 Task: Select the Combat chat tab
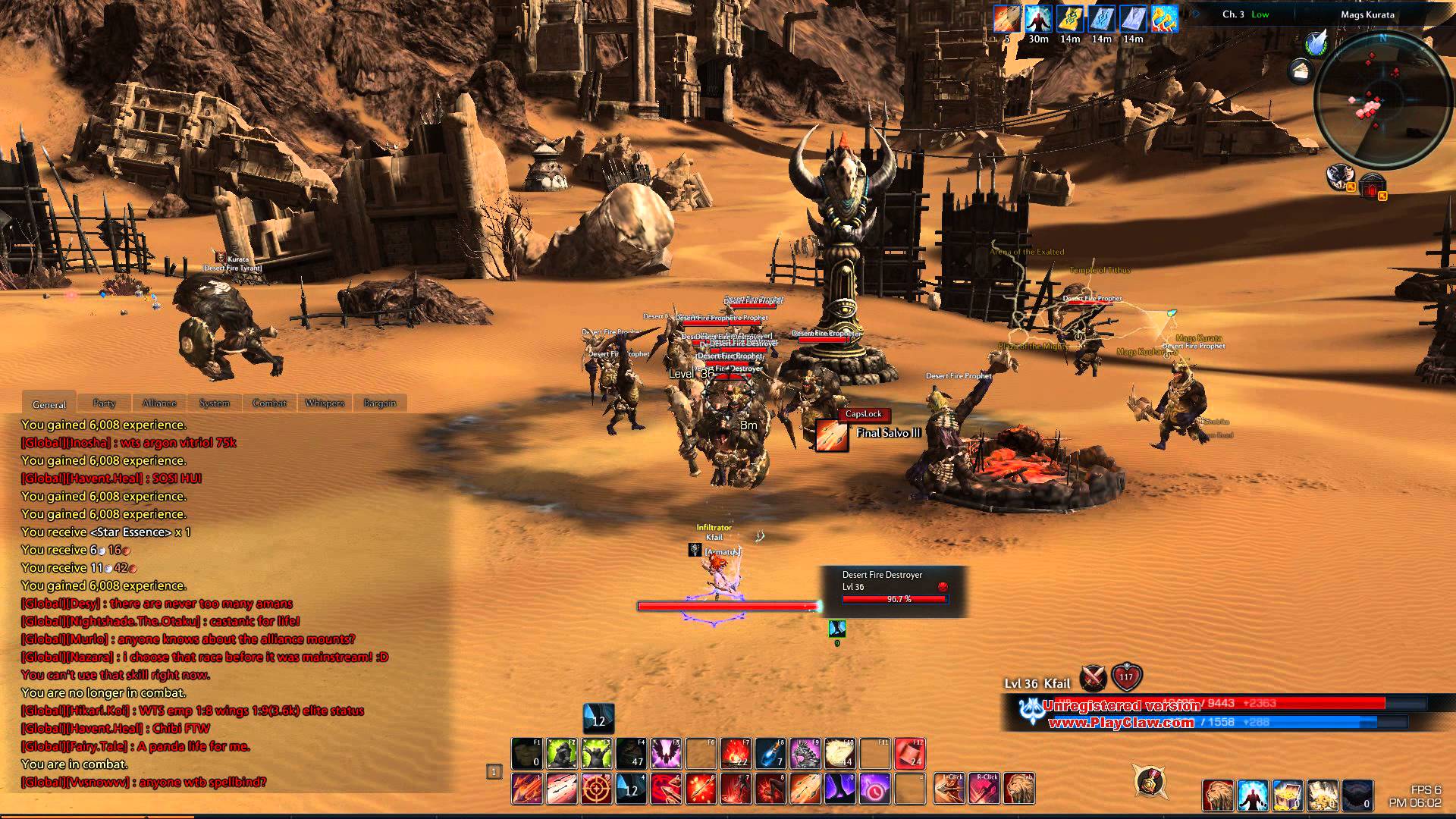(269, 403)
